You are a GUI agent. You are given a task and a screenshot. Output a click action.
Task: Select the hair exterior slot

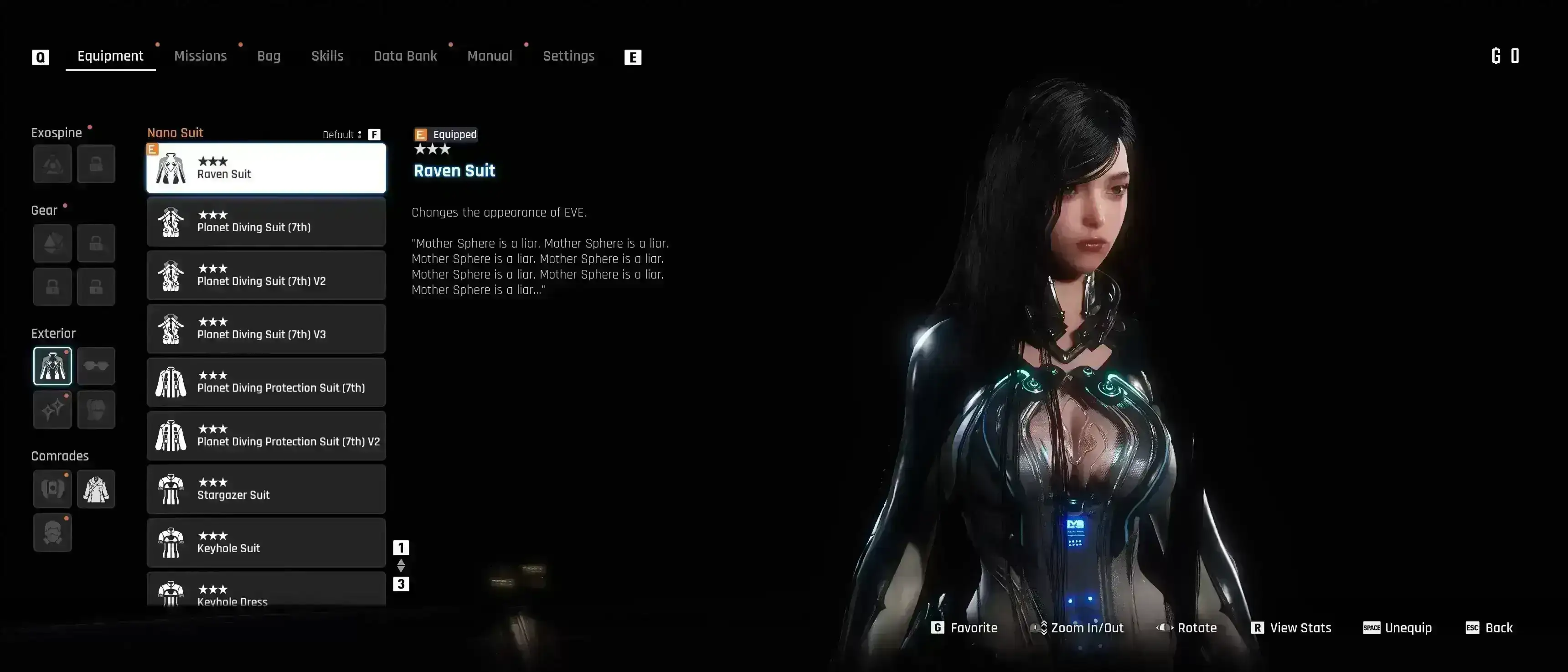pos(96,410)
